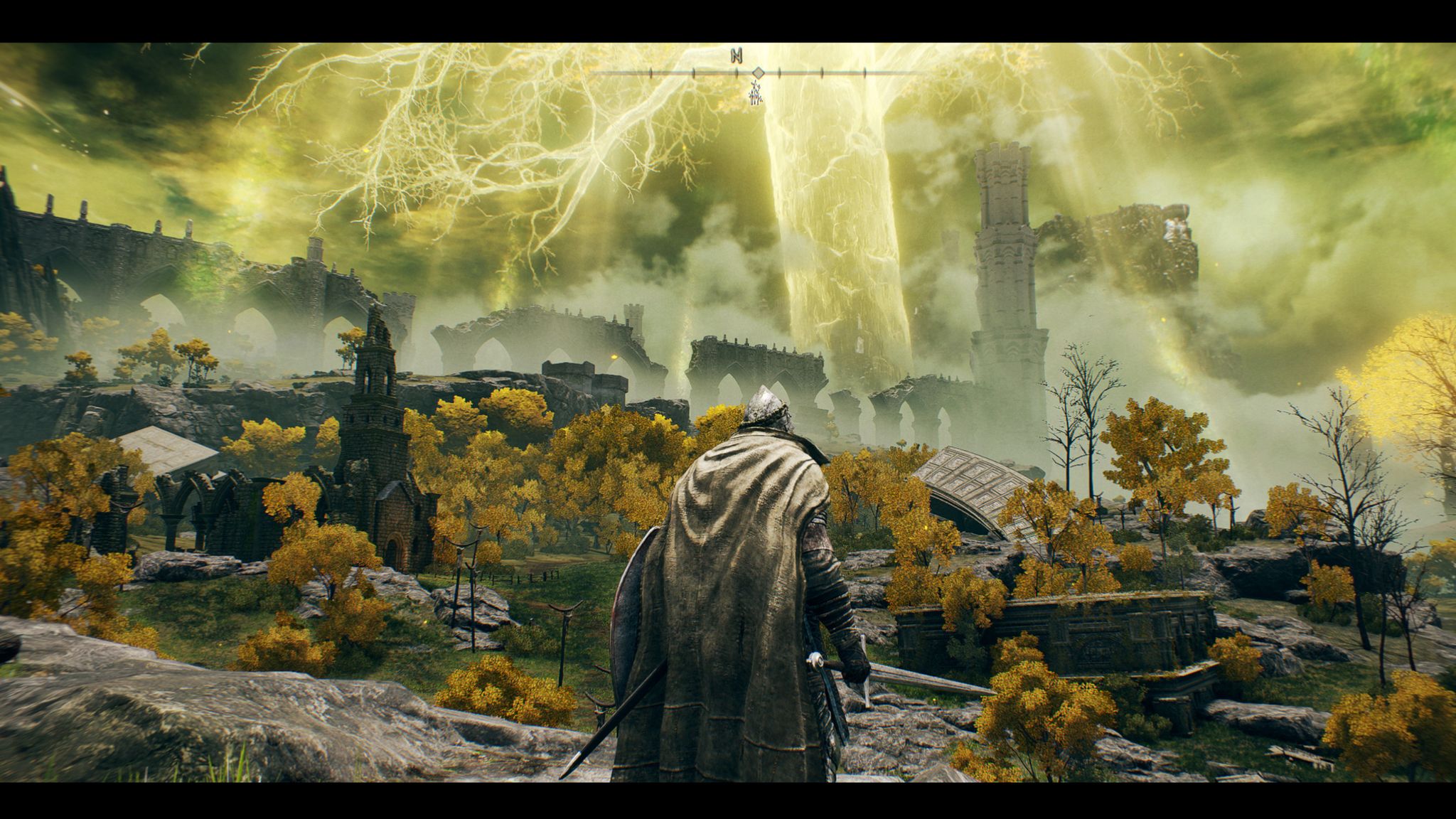Click the compass tick mark right of the diamond

pos(779,73)
